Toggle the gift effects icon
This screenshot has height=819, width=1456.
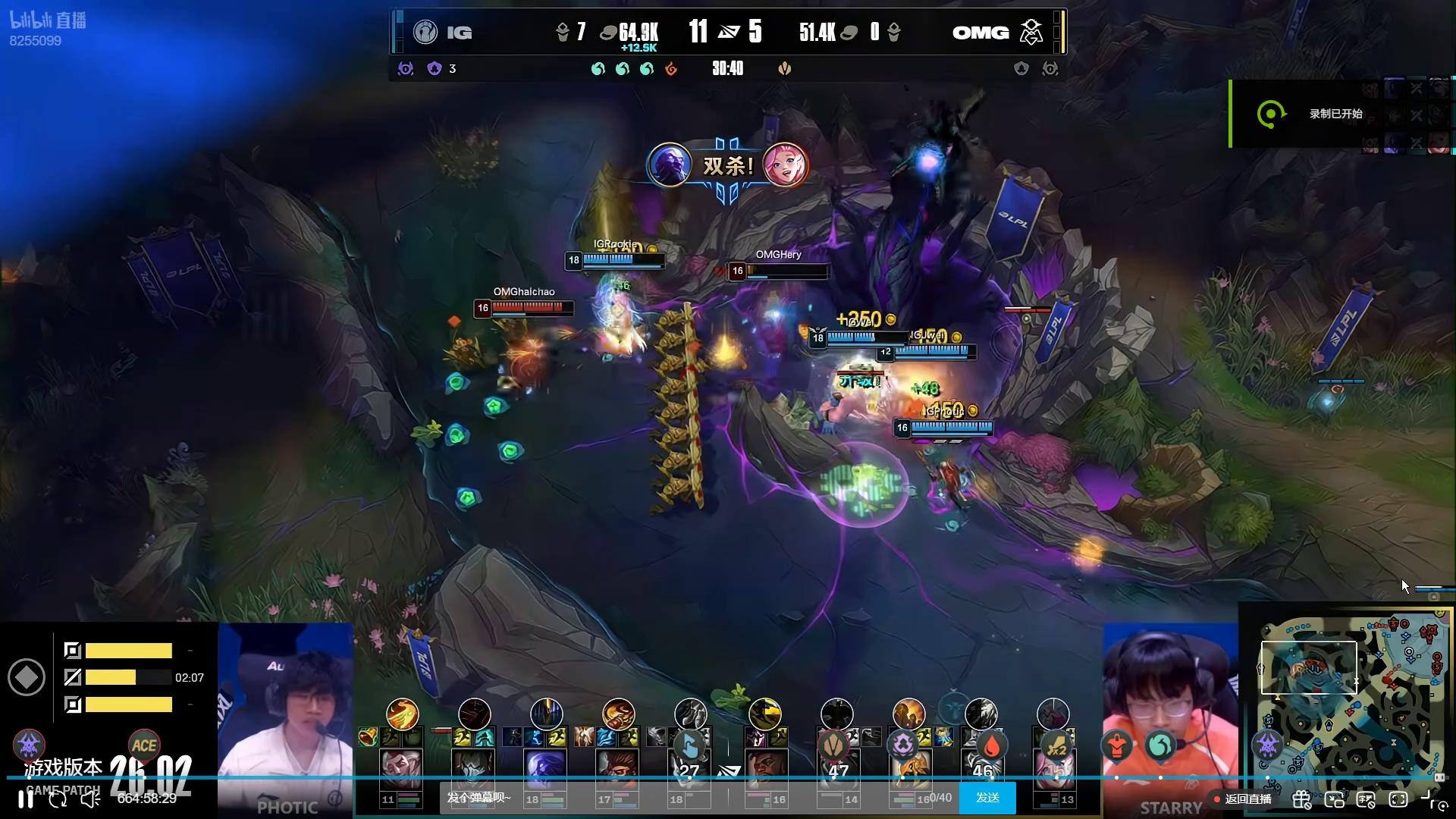(1301, 799)
